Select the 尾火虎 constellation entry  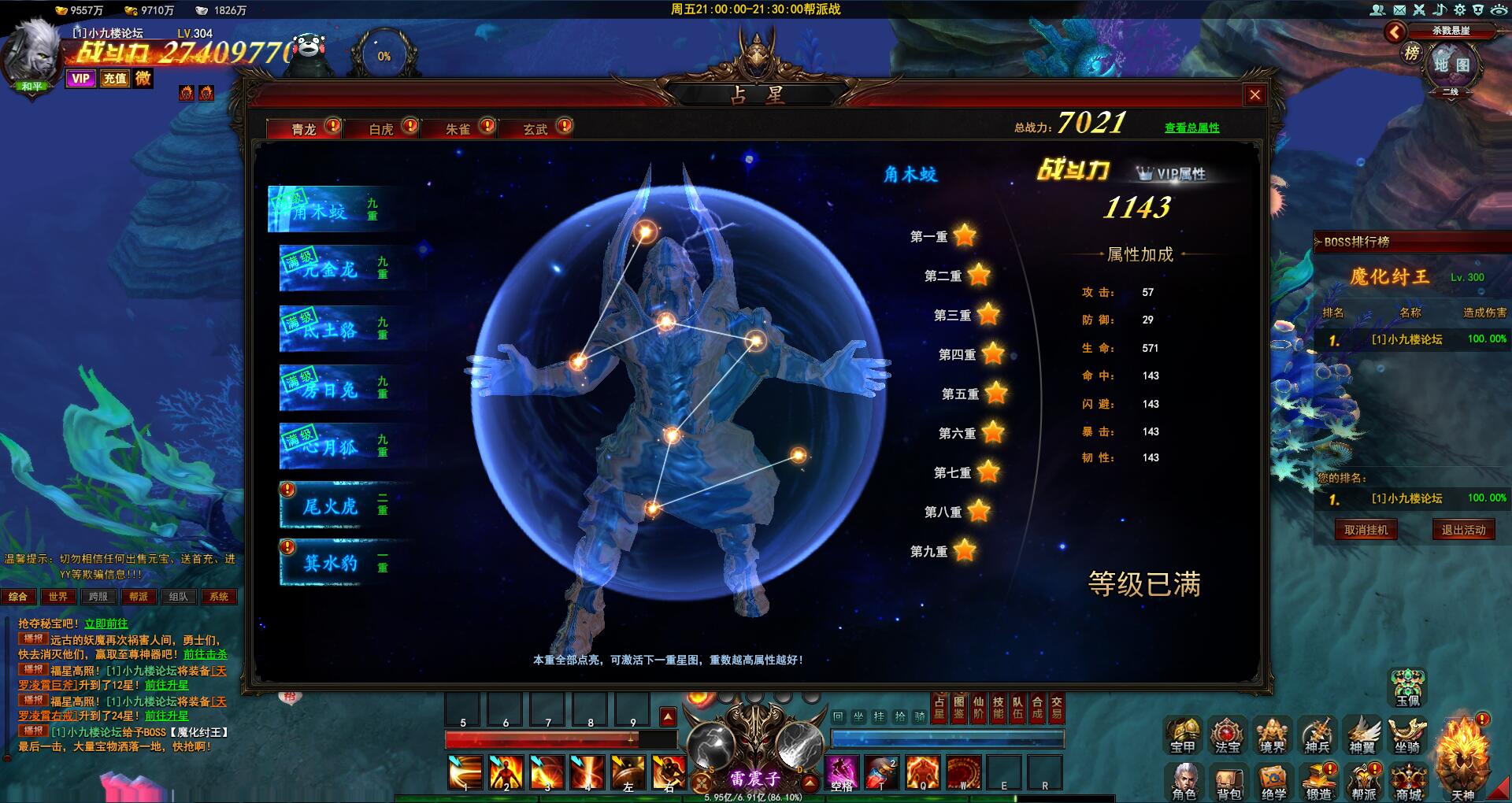pos(339,505)
